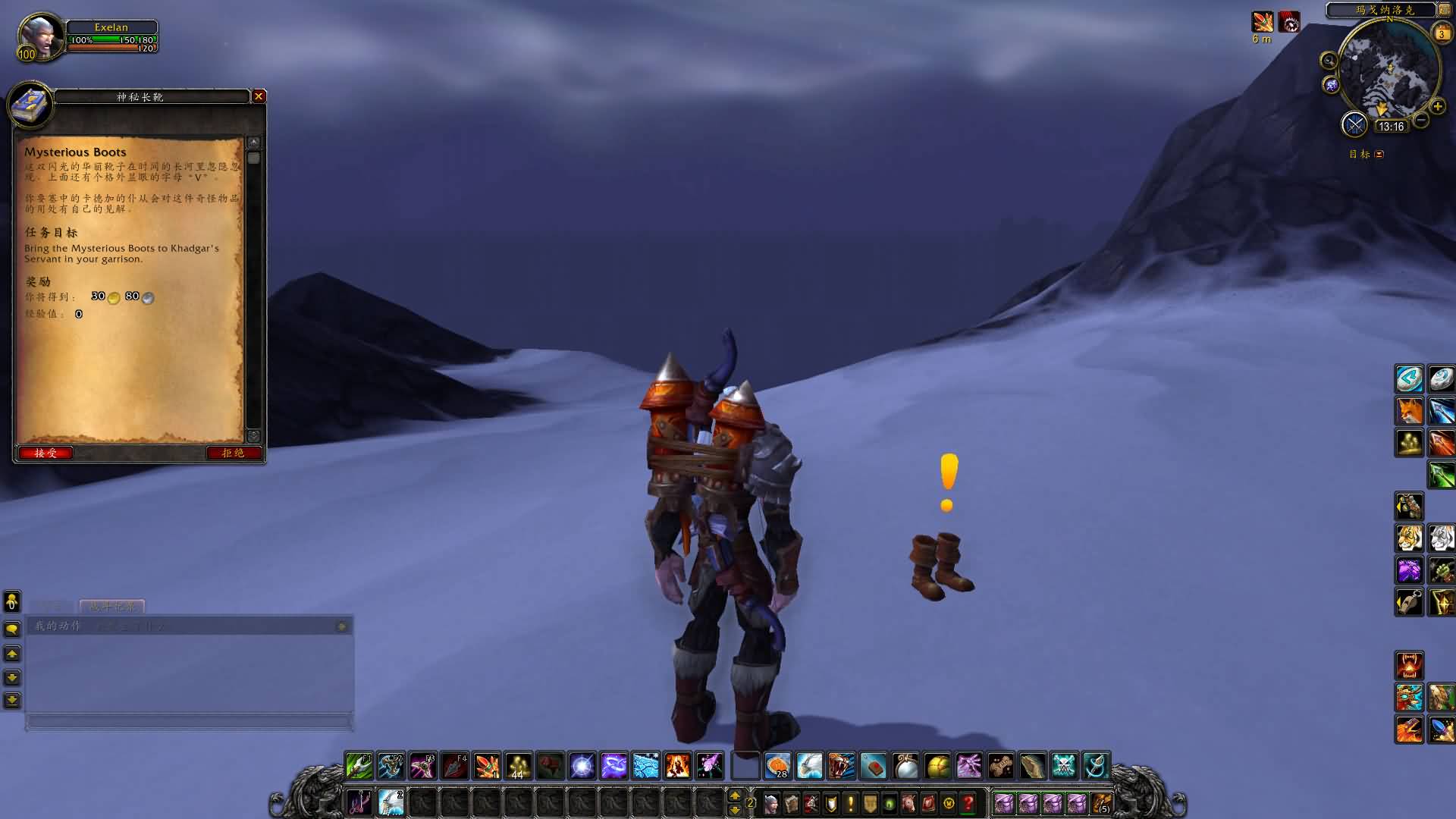Open the character info micro button
The height and width of the screenshot is (819, 1456).
tap(772, 803)
